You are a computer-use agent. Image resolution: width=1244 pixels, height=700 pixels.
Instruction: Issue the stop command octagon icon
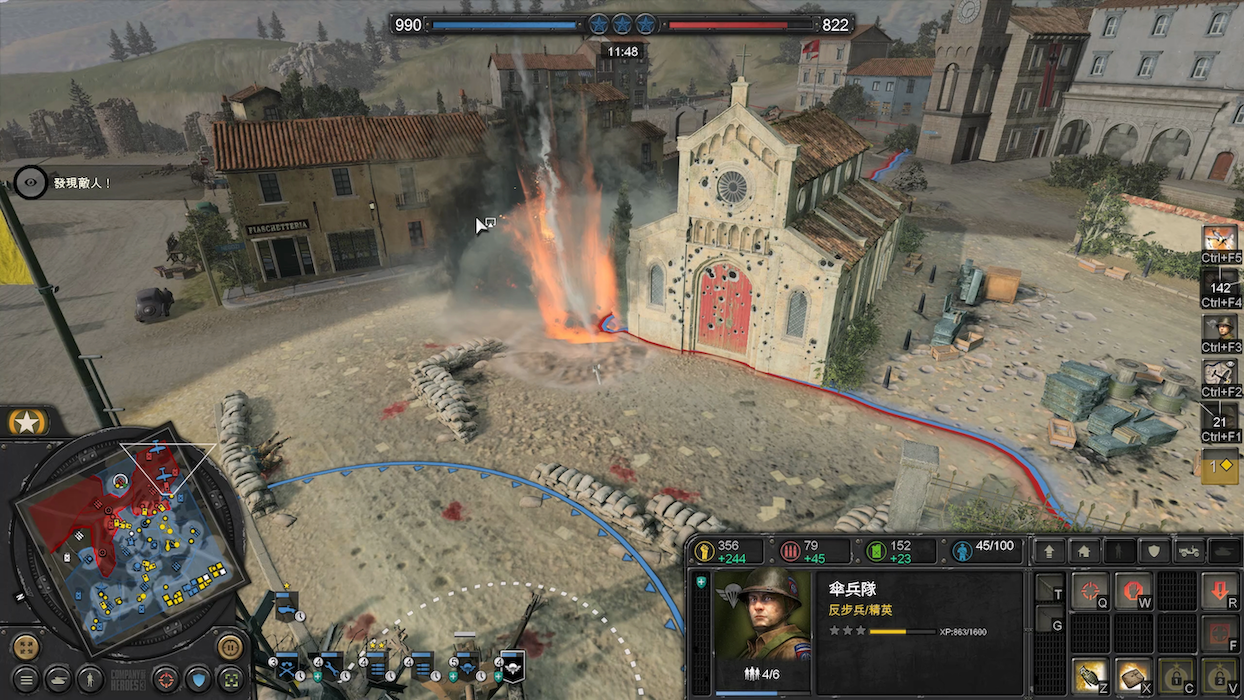[1132, 590]
